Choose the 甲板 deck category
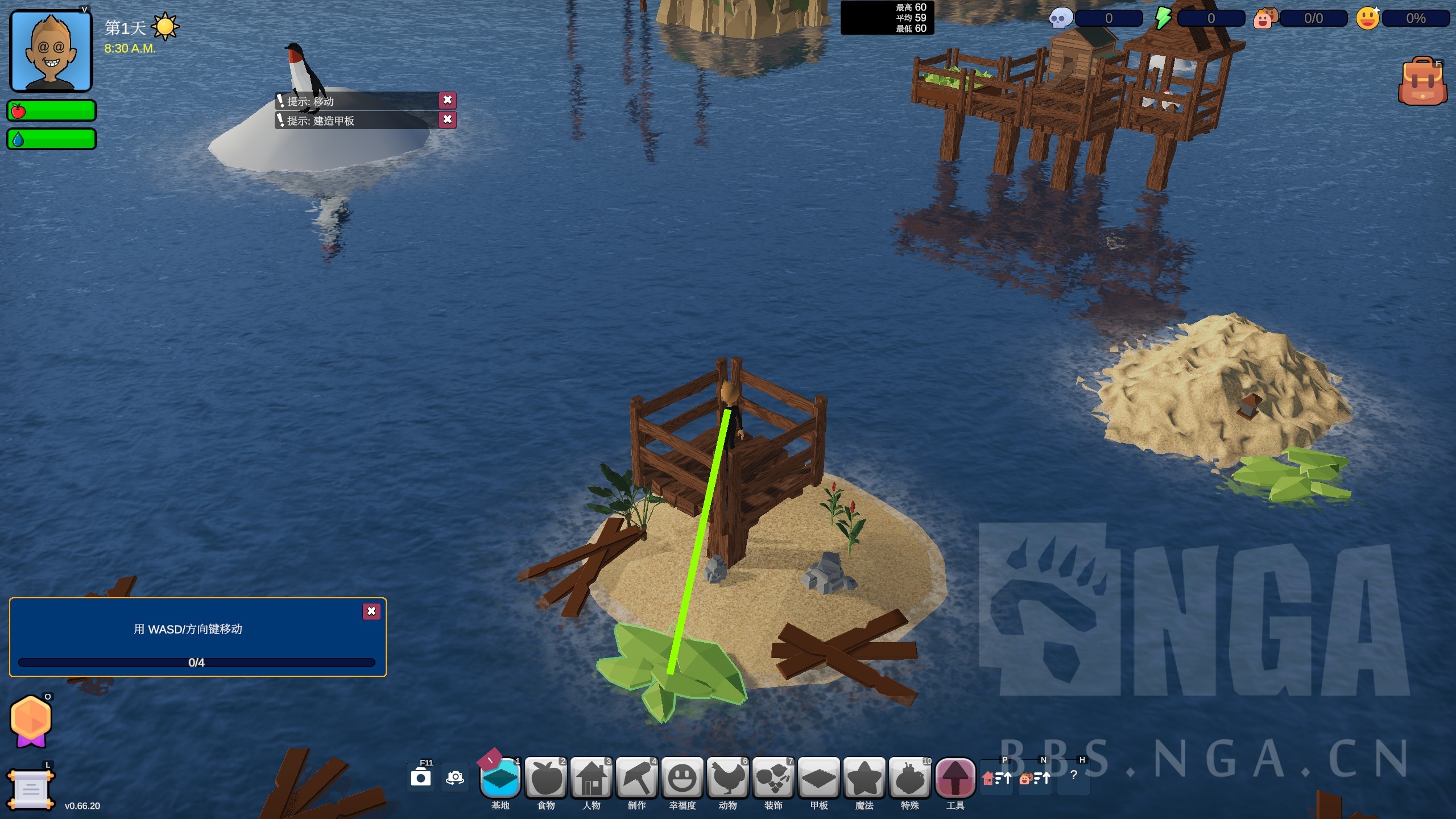1456x819 pixels. tap(819, 777)
